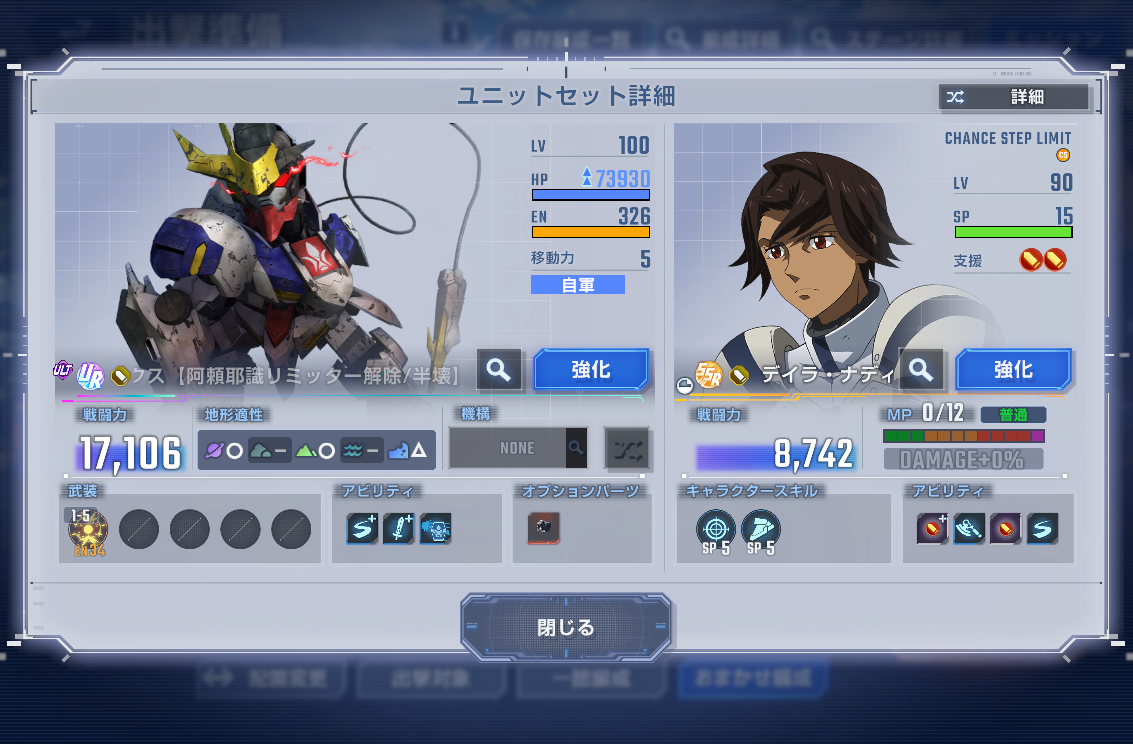Select the equipped 1-5 range weapon slot

88,529
